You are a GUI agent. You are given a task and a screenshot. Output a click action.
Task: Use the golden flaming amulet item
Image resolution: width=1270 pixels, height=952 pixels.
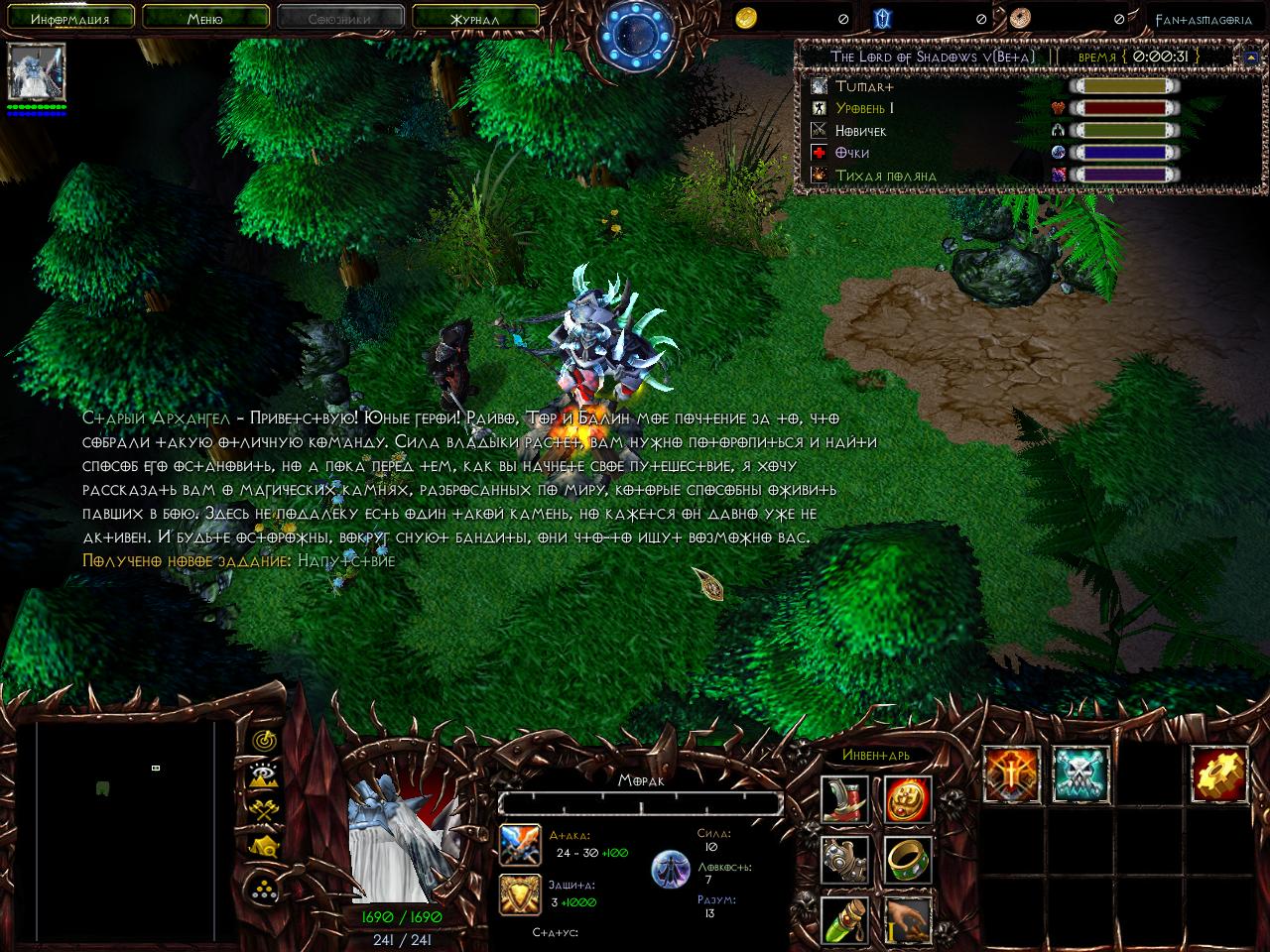pyautogui.click(x=907, y=799)
